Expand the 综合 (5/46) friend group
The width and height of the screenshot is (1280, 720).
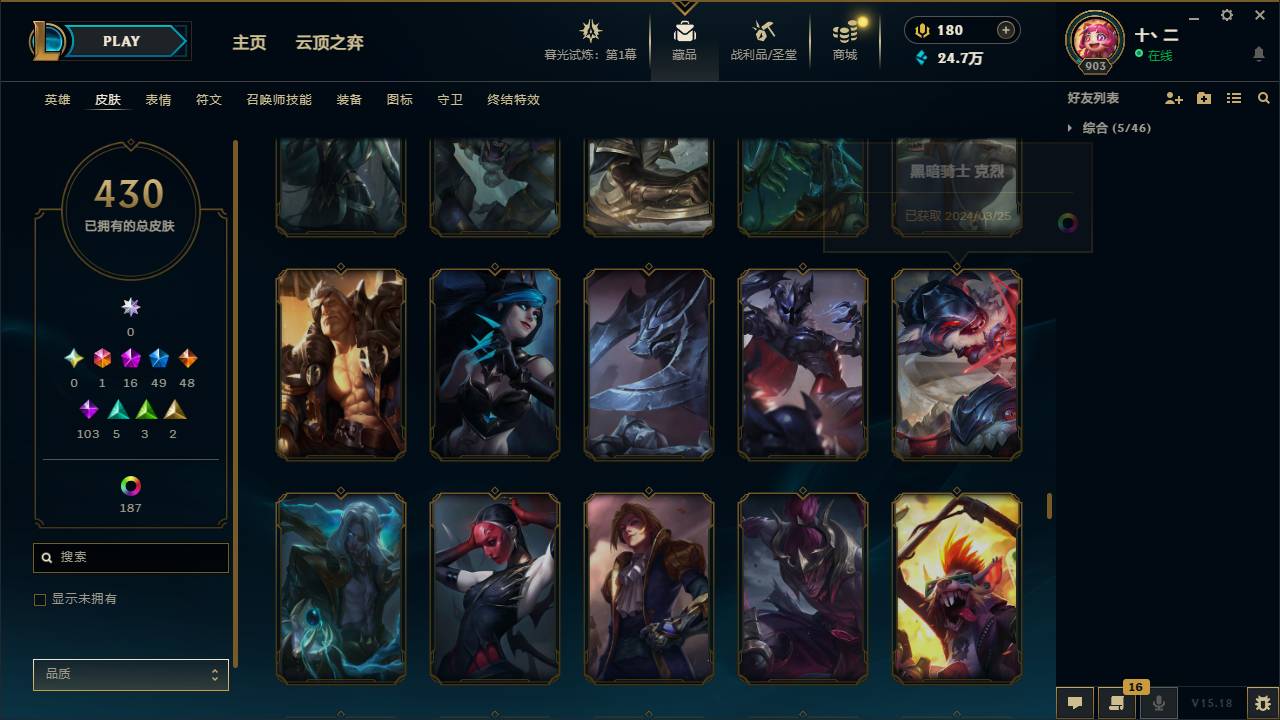tap(1113, 128)
